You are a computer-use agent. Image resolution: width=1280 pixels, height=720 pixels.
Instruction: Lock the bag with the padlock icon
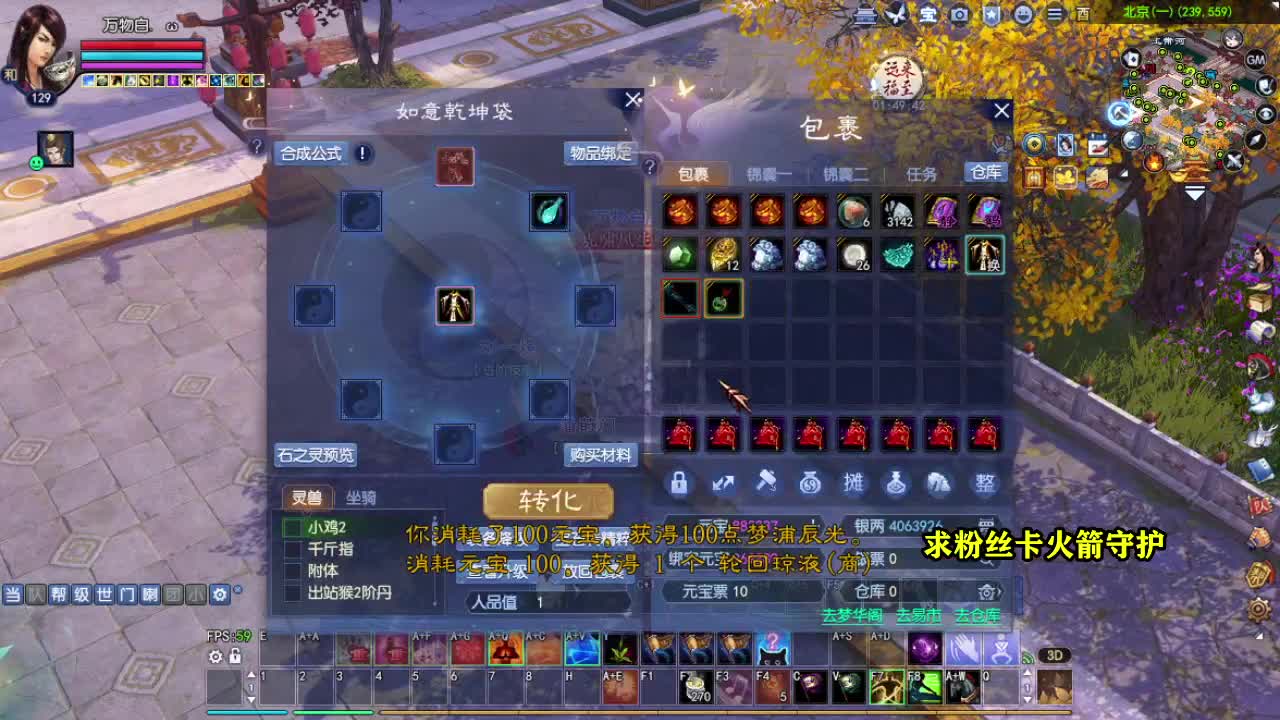[x=679, y=483]
